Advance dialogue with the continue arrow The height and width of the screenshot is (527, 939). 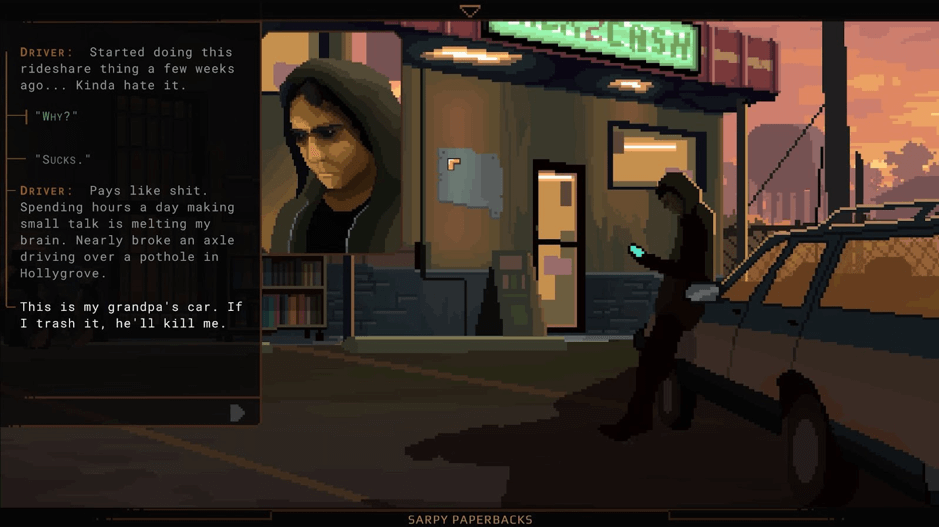point(237,412)
